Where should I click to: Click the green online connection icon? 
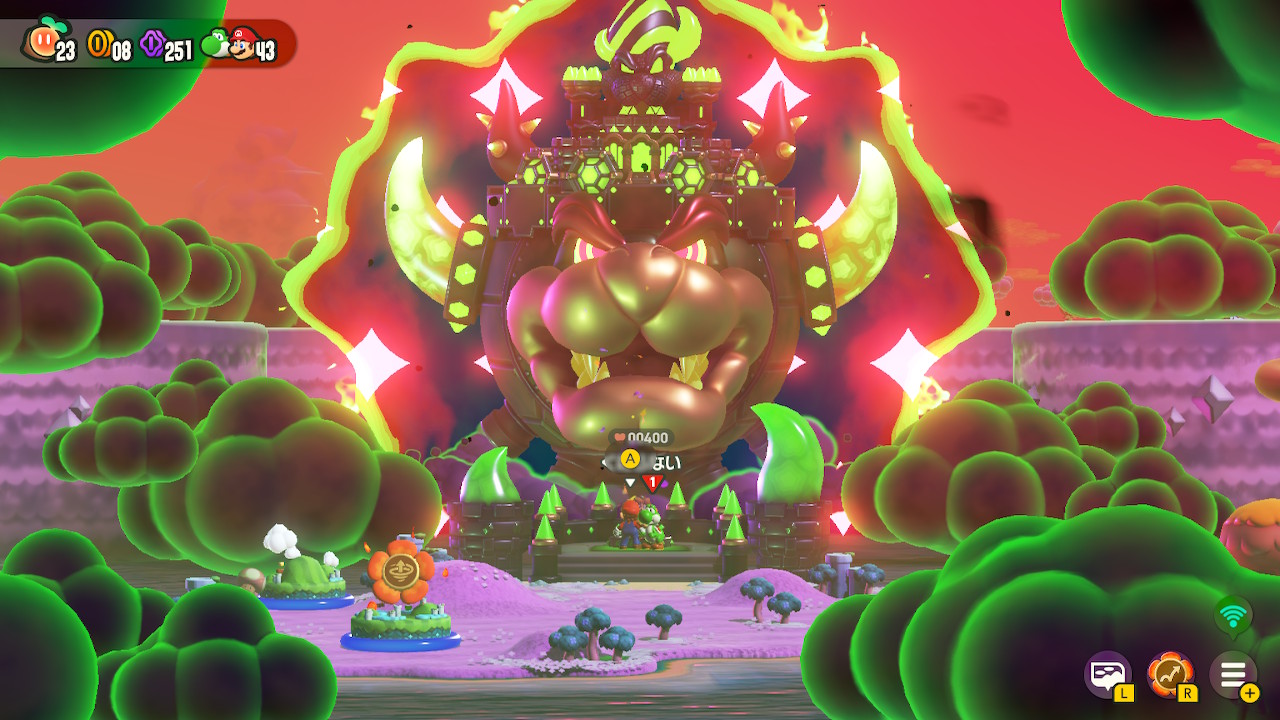1233,615
